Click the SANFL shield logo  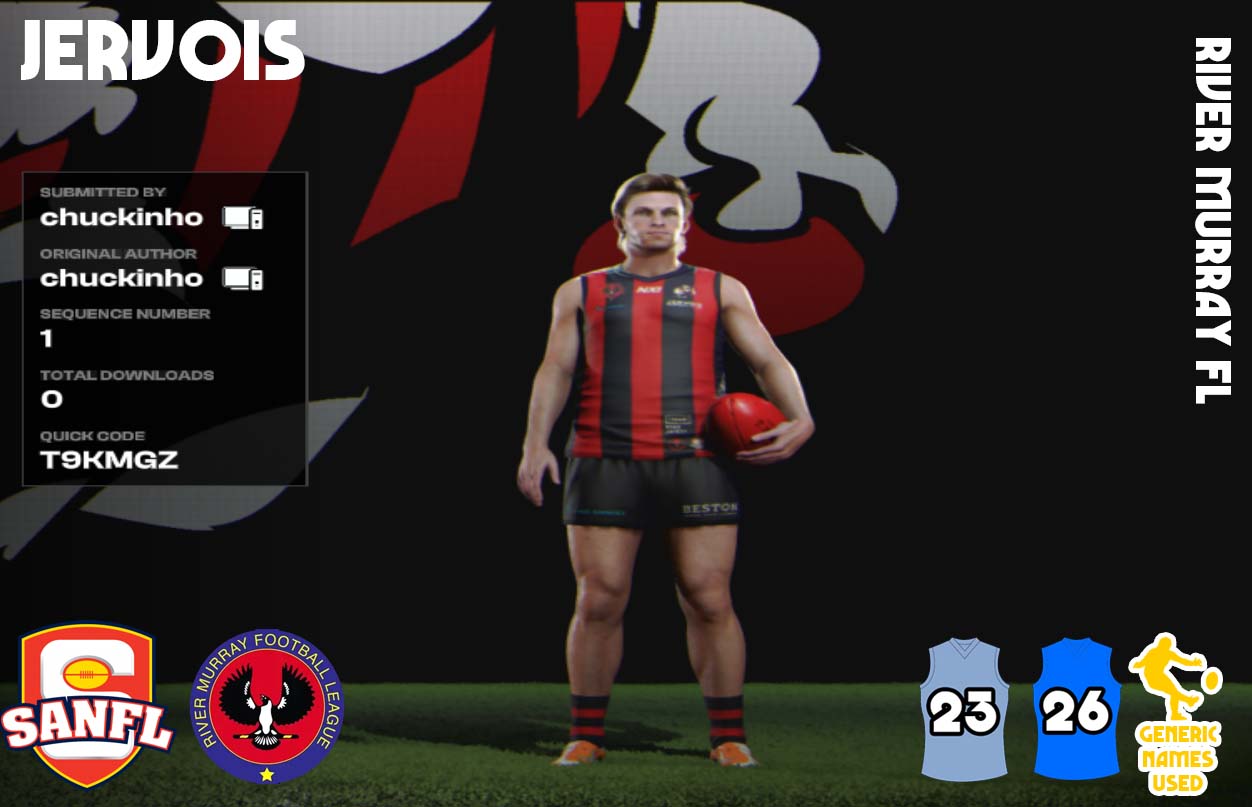click(87, 706)
